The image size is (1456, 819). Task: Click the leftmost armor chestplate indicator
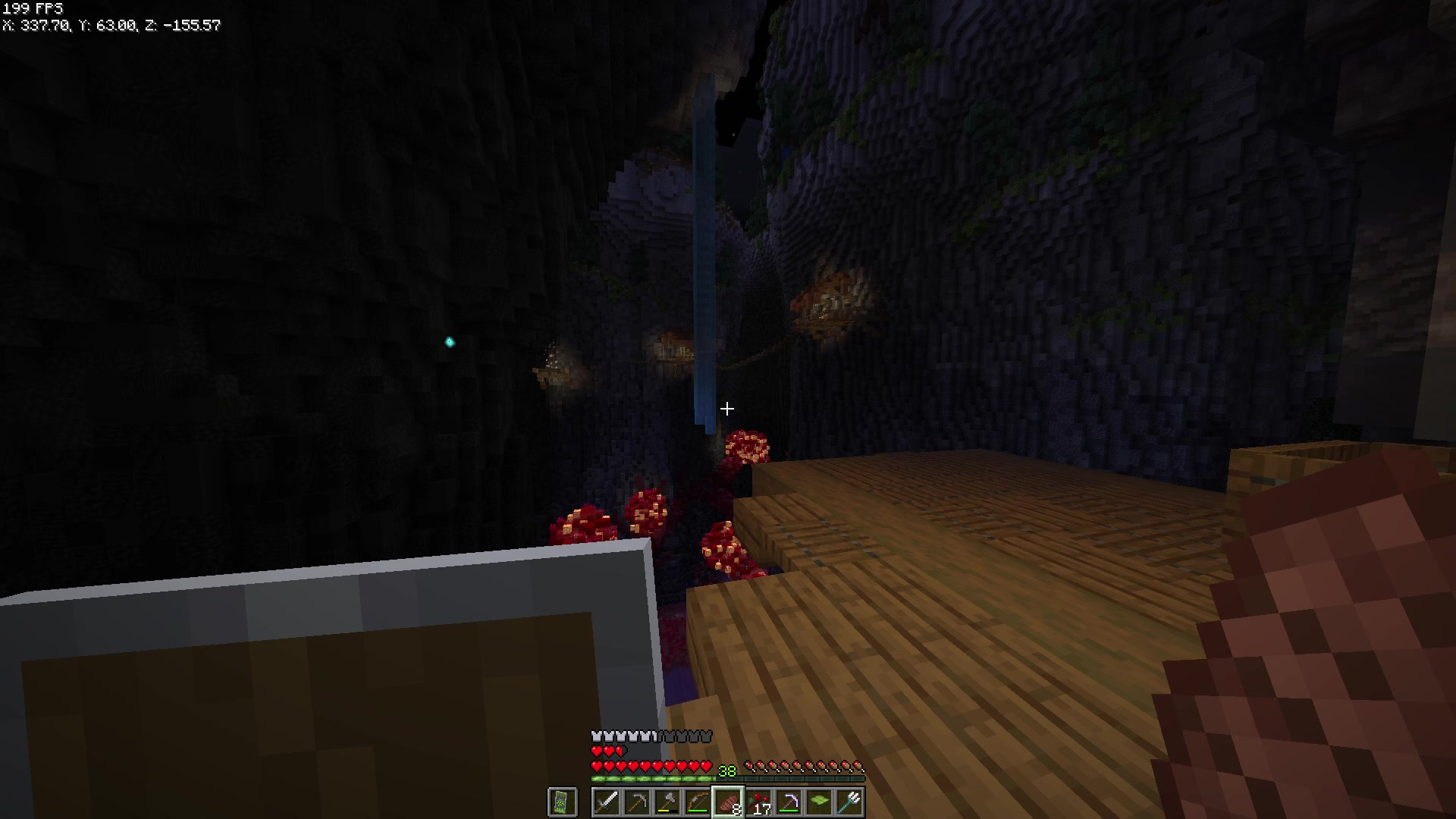pyautogui.click(x=595, y=735)
